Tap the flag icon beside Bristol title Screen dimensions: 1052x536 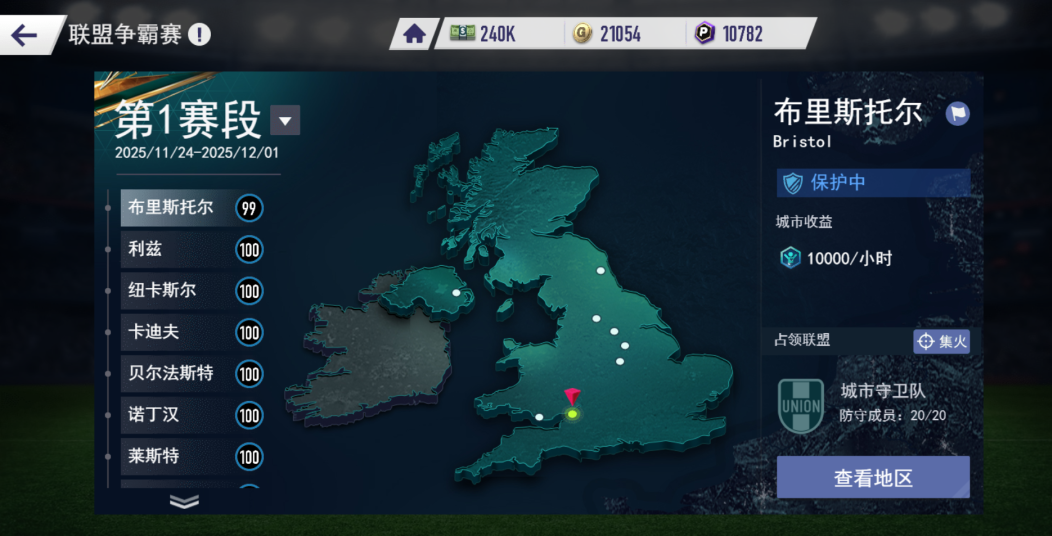pos(957,113)
